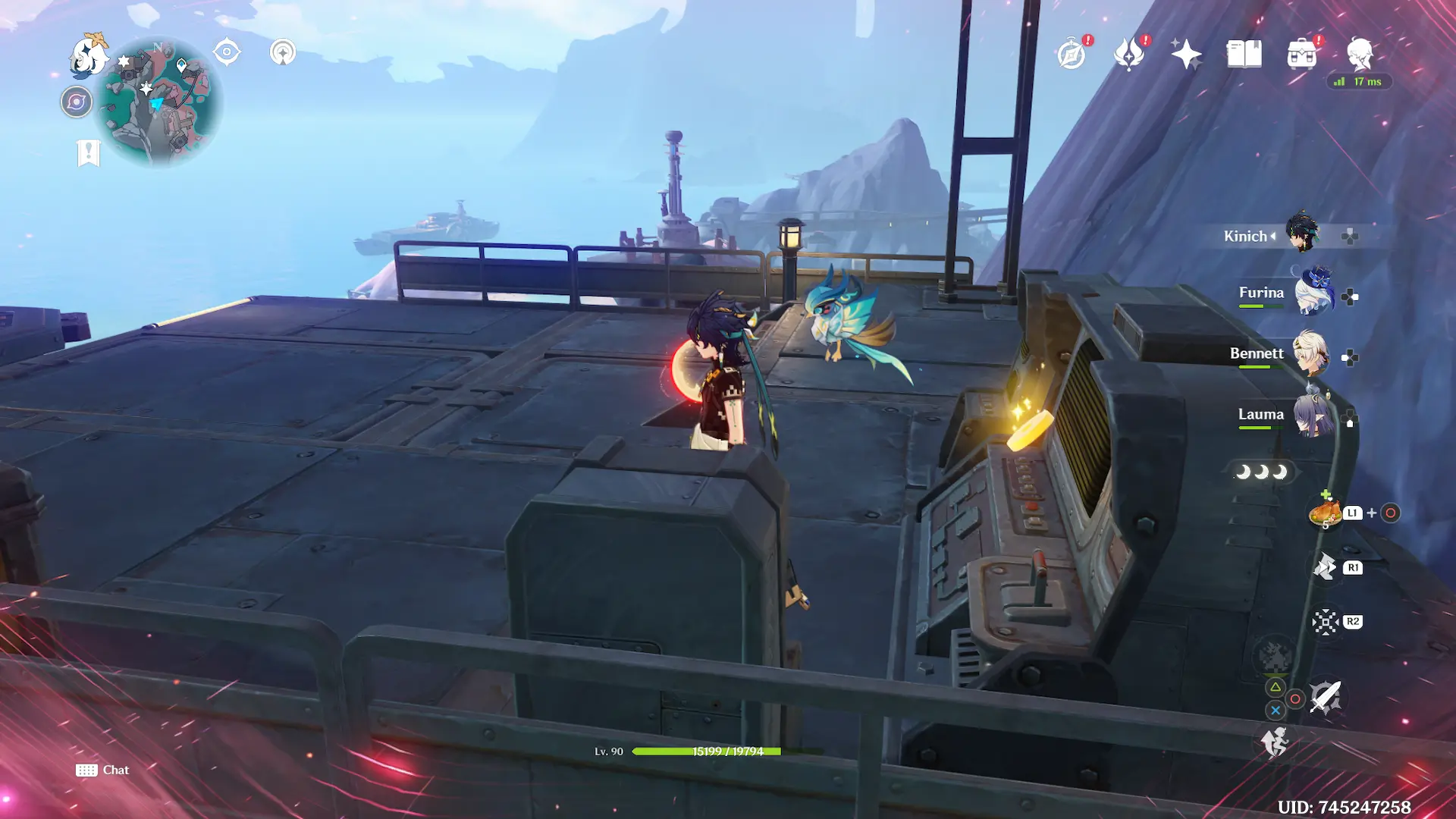
Task: Open the elemental sight eye icon
Action: click(x=227, y=52)
